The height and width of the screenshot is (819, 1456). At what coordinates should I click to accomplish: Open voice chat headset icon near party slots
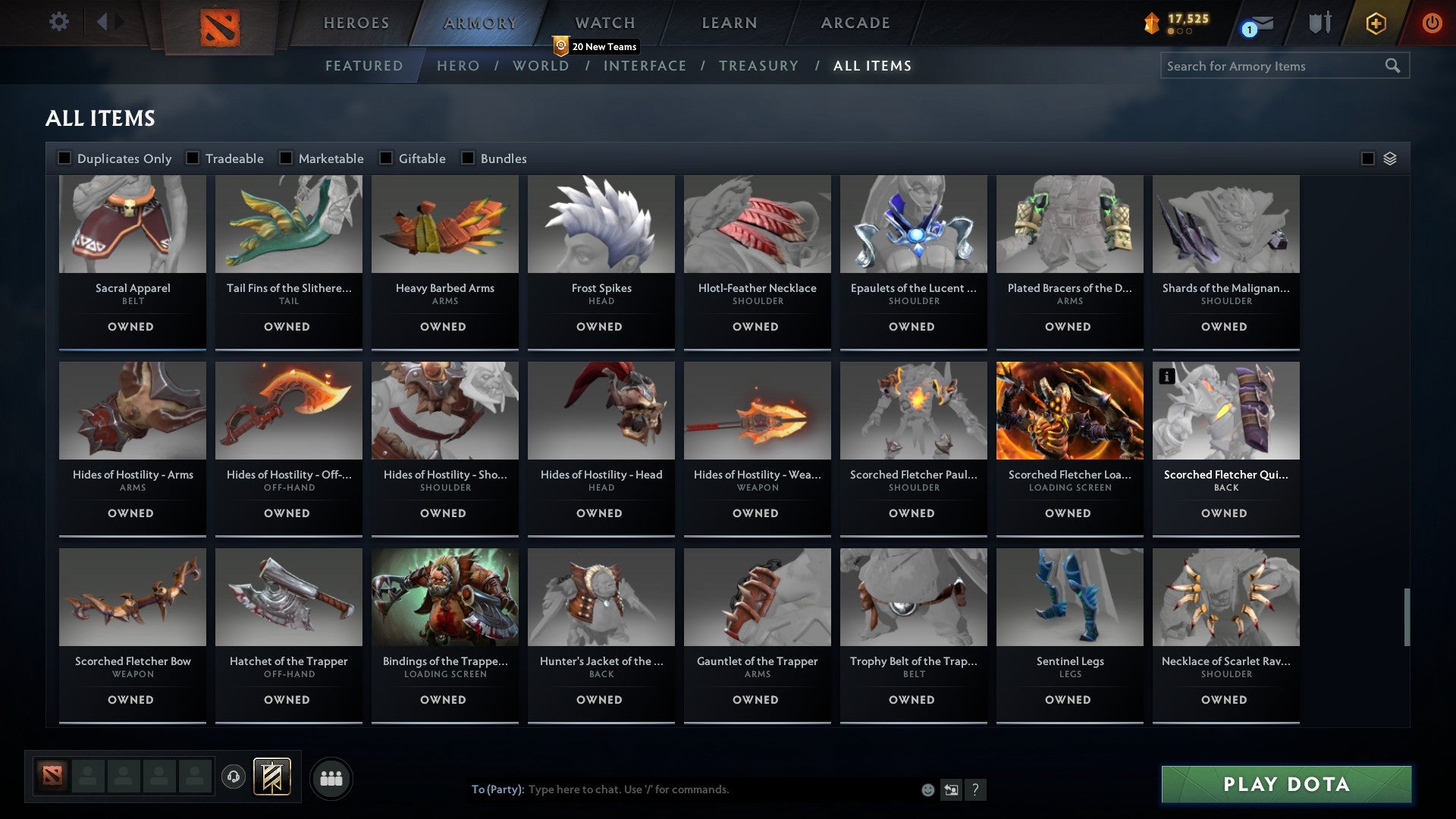[234, 777]
